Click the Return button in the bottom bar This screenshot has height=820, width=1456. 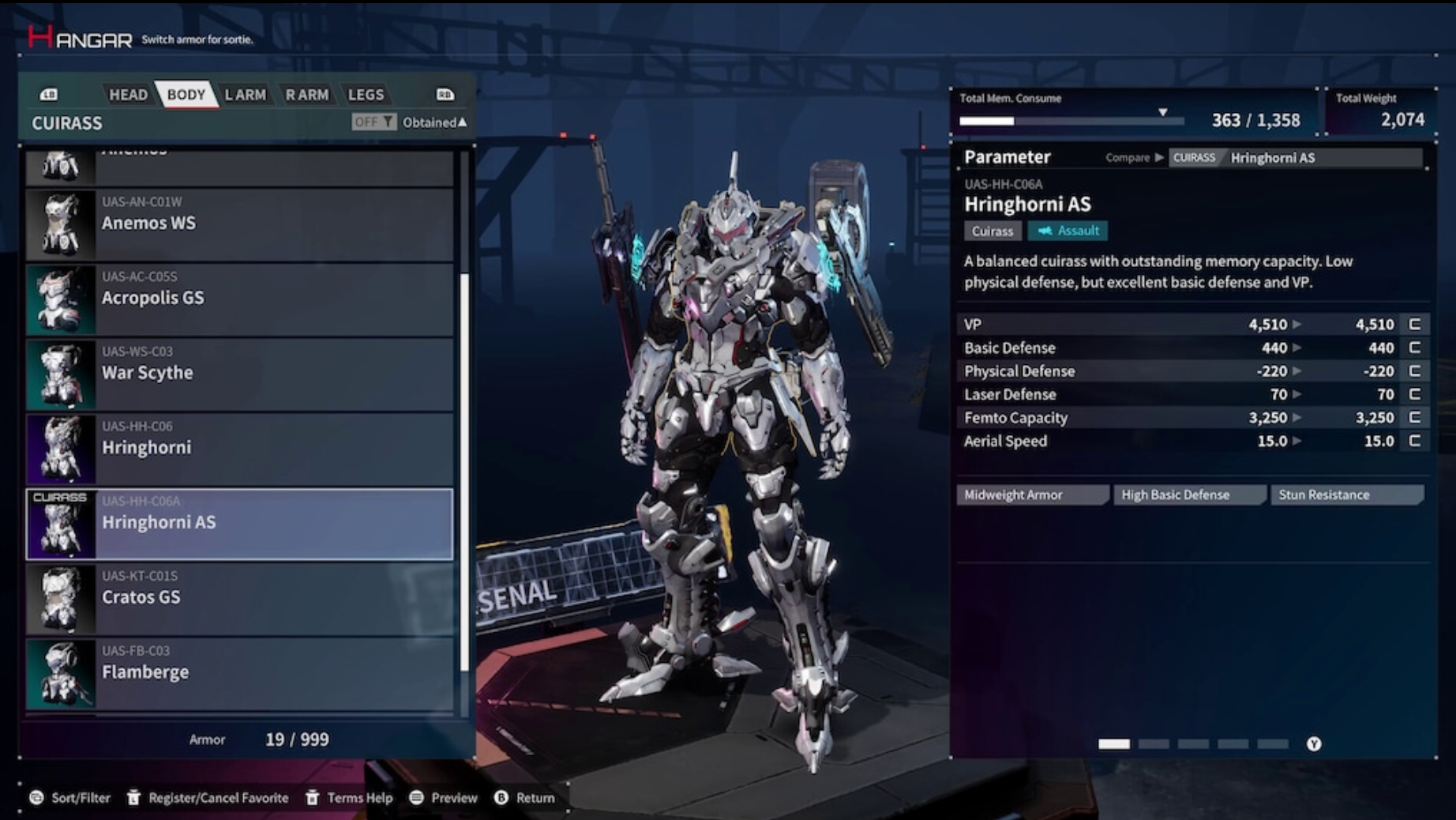[500, 798]
